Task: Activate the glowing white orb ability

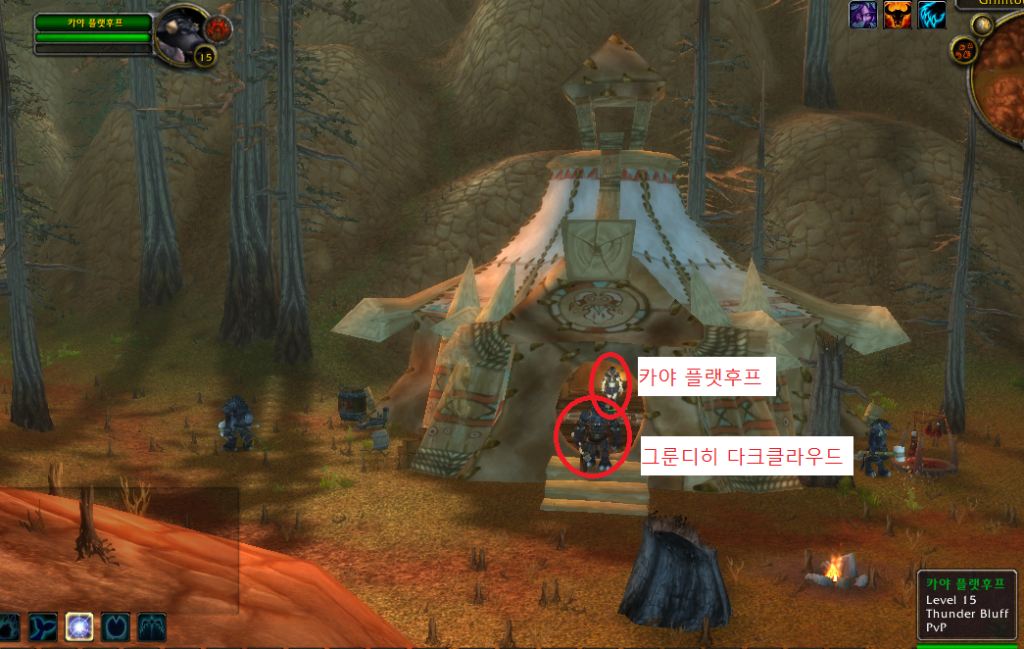Action: [x=80, y=627]
